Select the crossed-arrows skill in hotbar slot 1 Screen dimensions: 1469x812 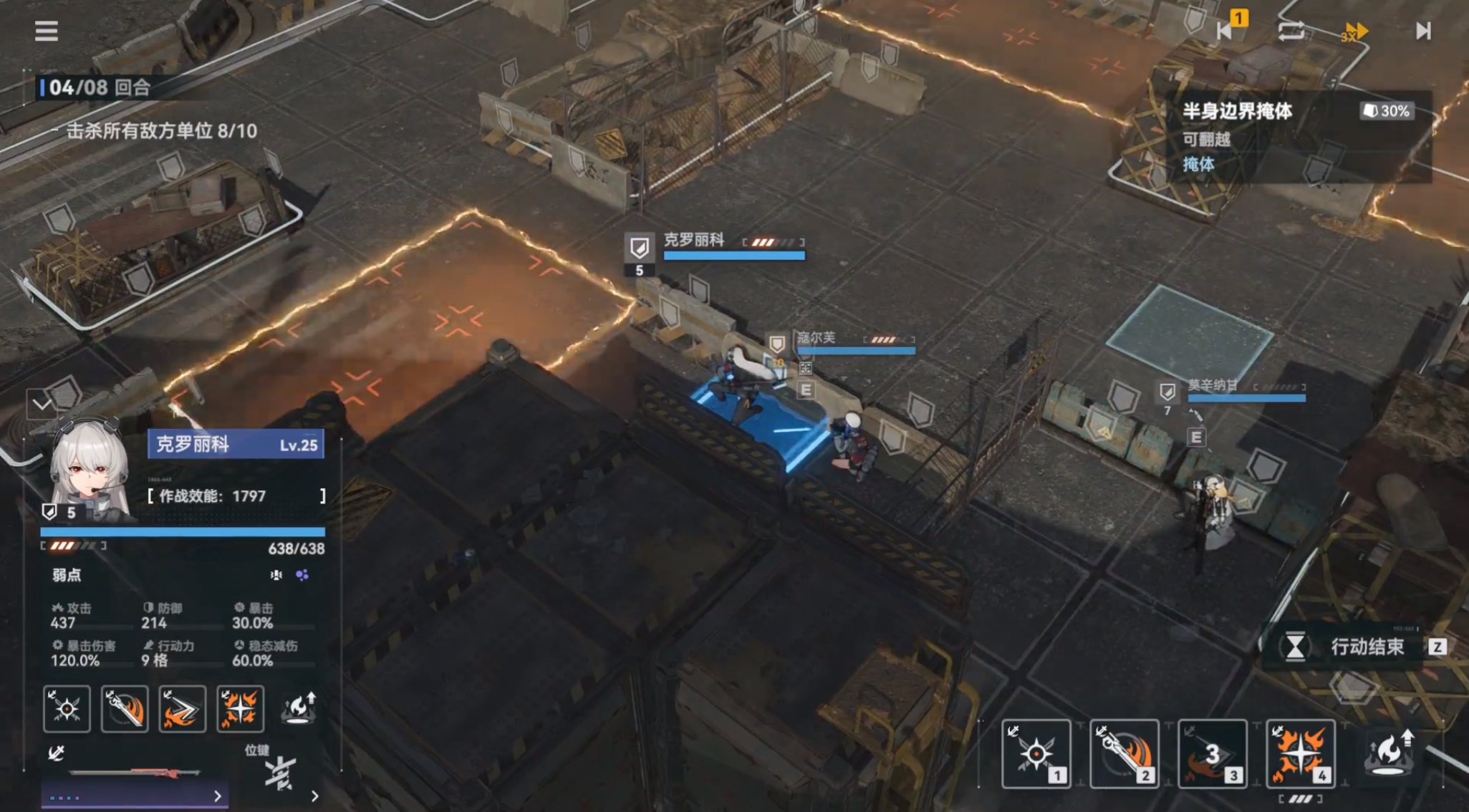coord(1036,753)
